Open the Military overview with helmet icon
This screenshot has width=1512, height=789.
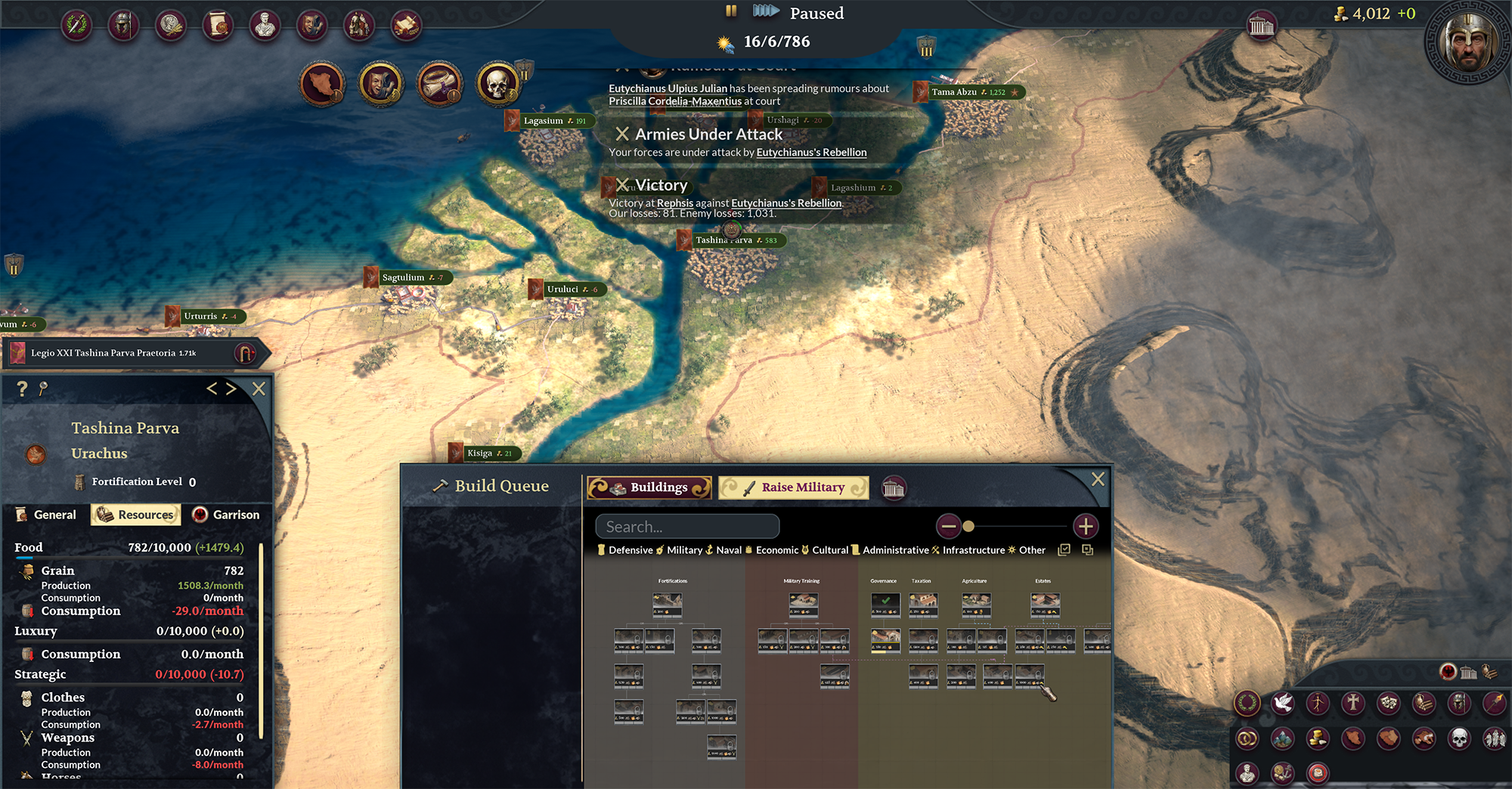124,25
